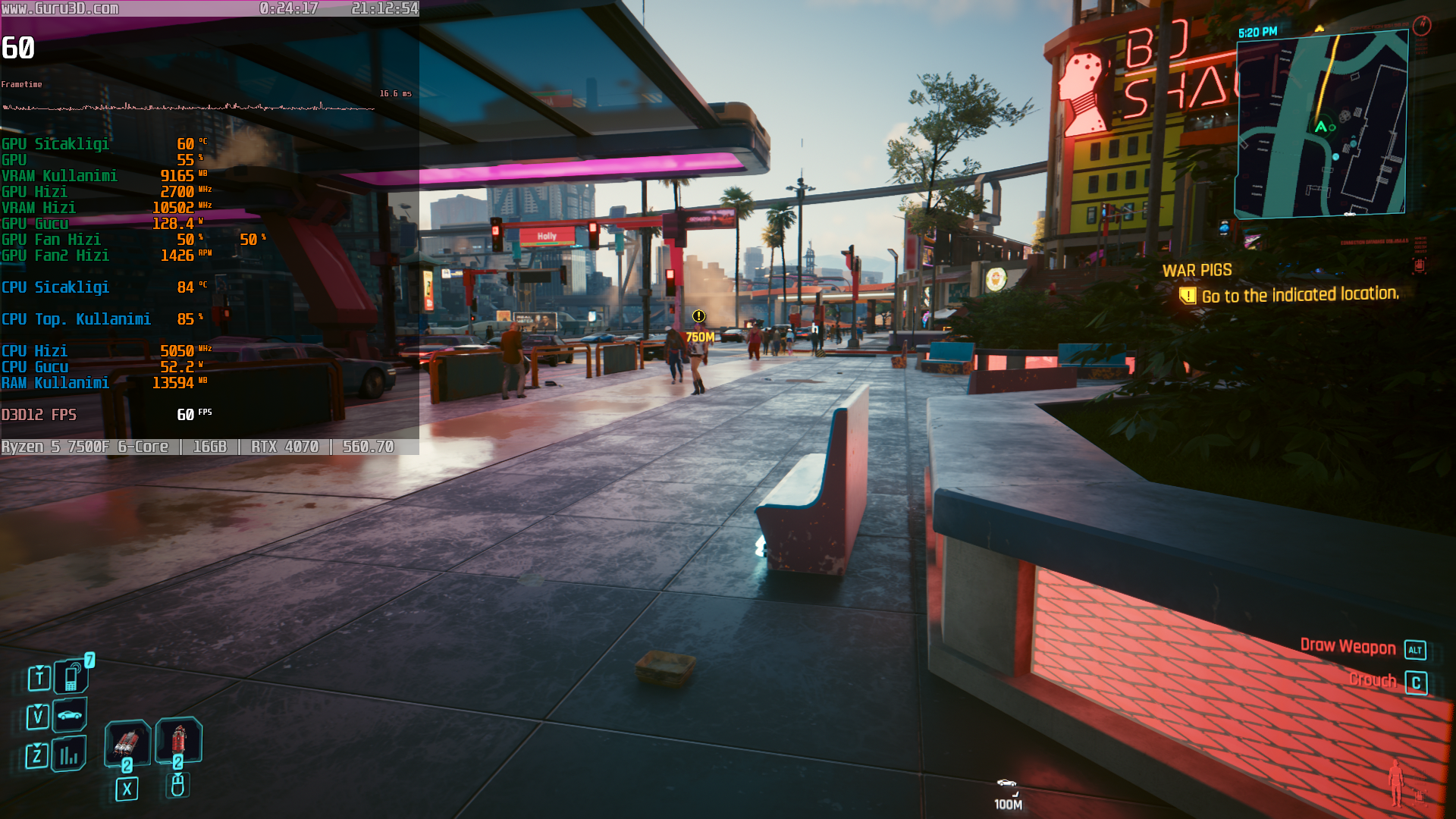Viewport: 1456px width, 819px height.
Task: Click the red icon below the minimap
Action: [x=1419, y=265]
